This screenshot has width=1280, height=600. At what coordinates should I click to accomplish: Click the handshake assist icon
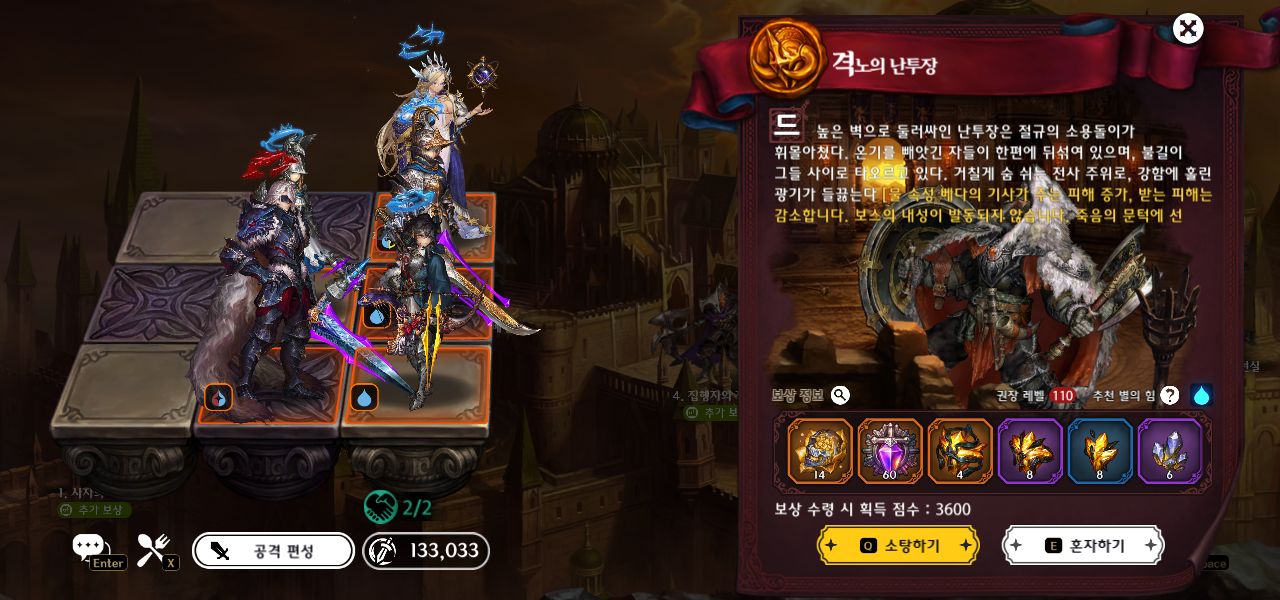[381, 507]
